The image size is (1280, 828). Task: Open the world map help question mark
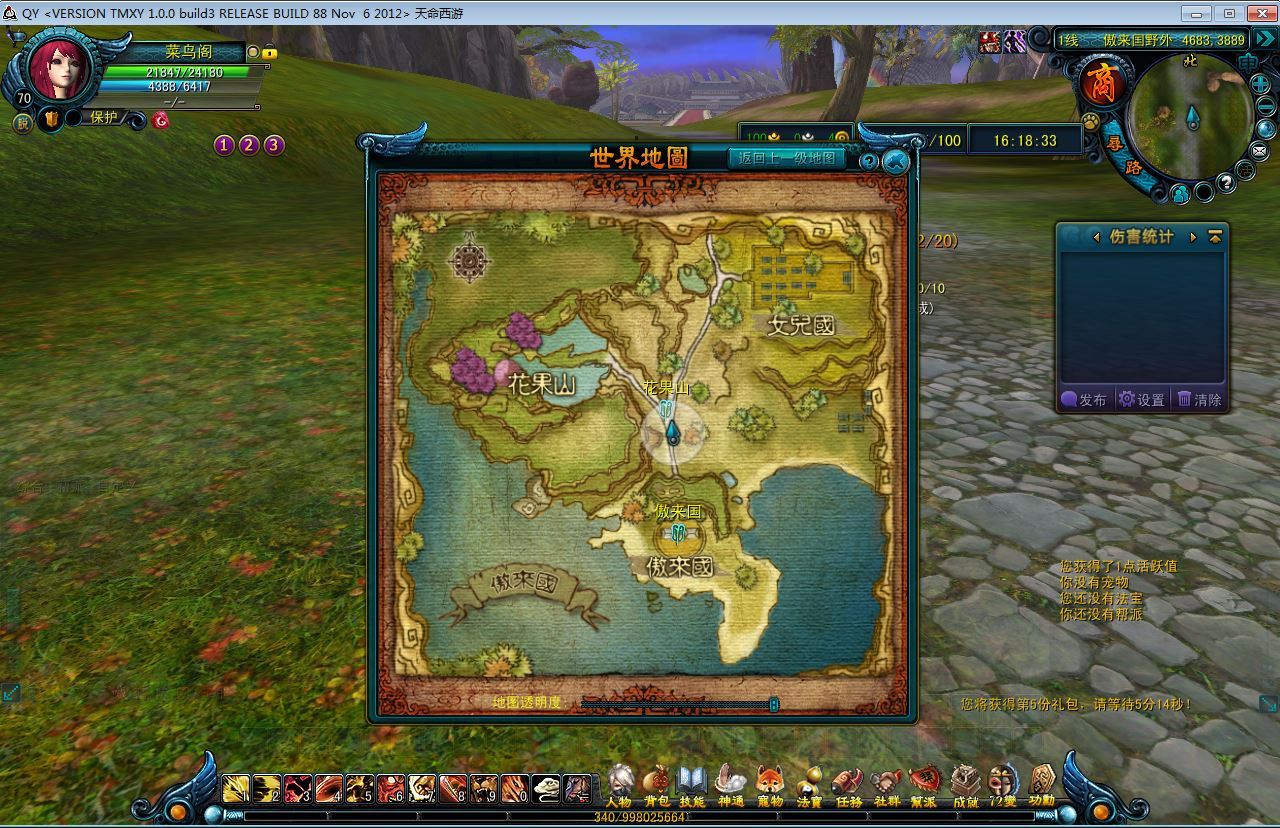point(868,161)
